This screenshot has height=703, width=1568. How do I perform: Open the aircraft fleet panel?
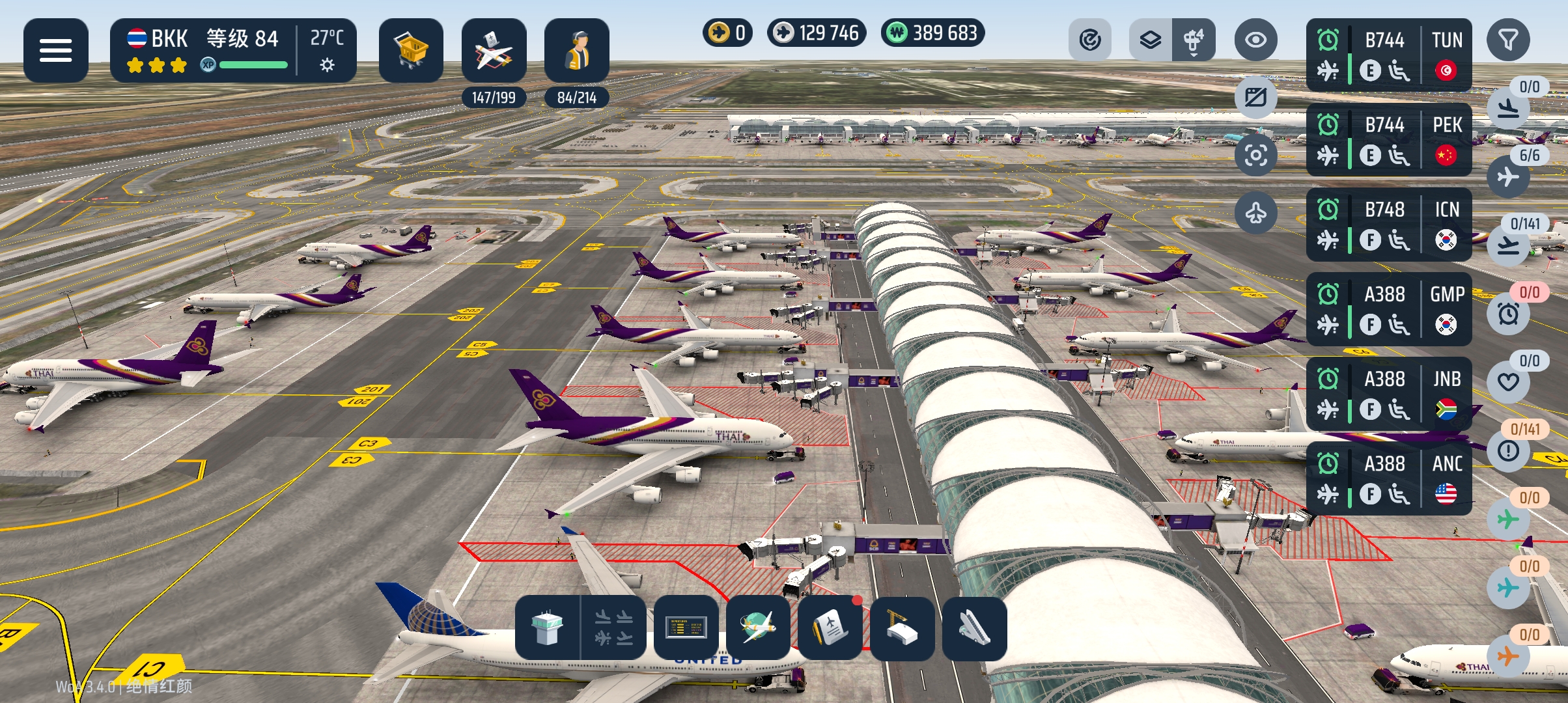pos(494,50)
